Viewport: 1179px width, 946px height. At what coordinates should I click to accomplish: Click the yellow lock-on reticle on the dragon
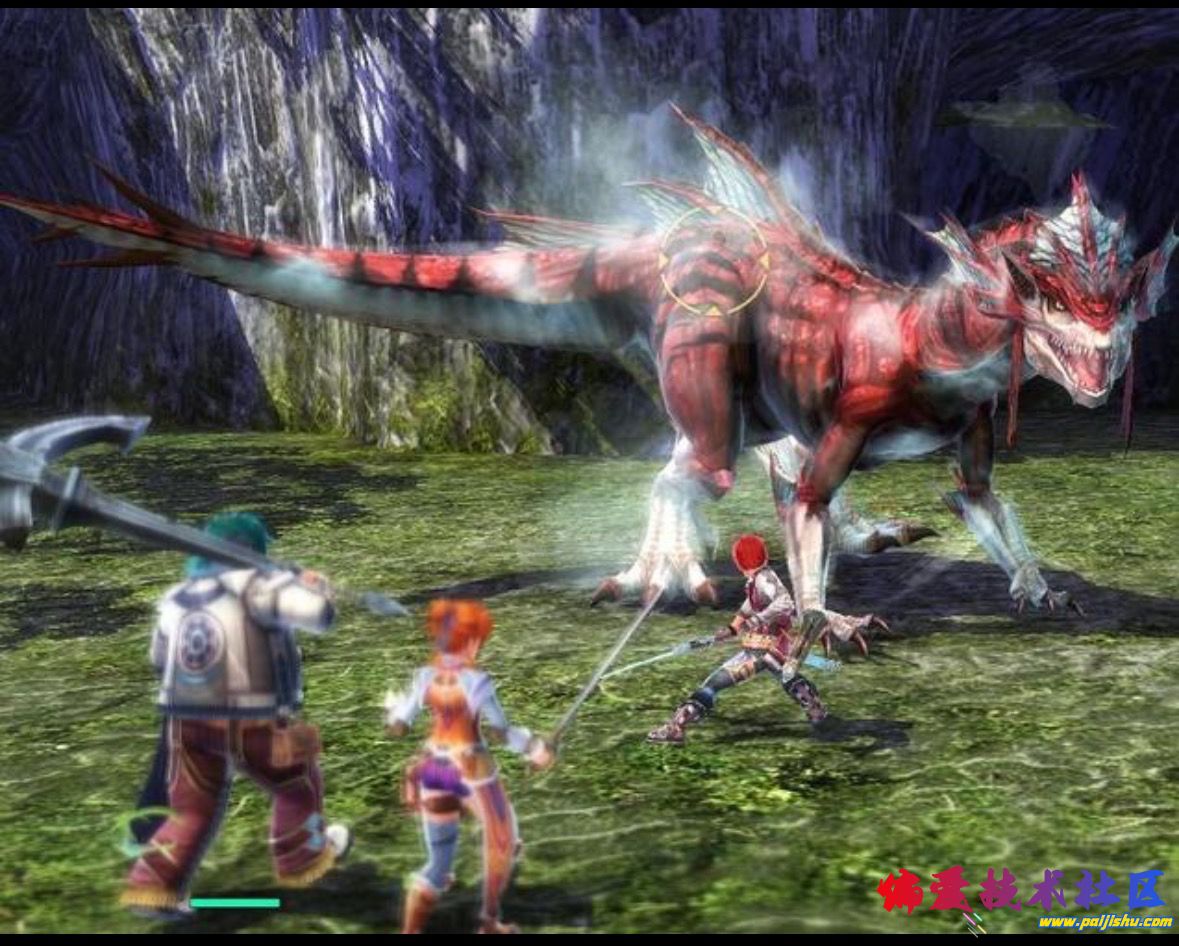(713, 261)
